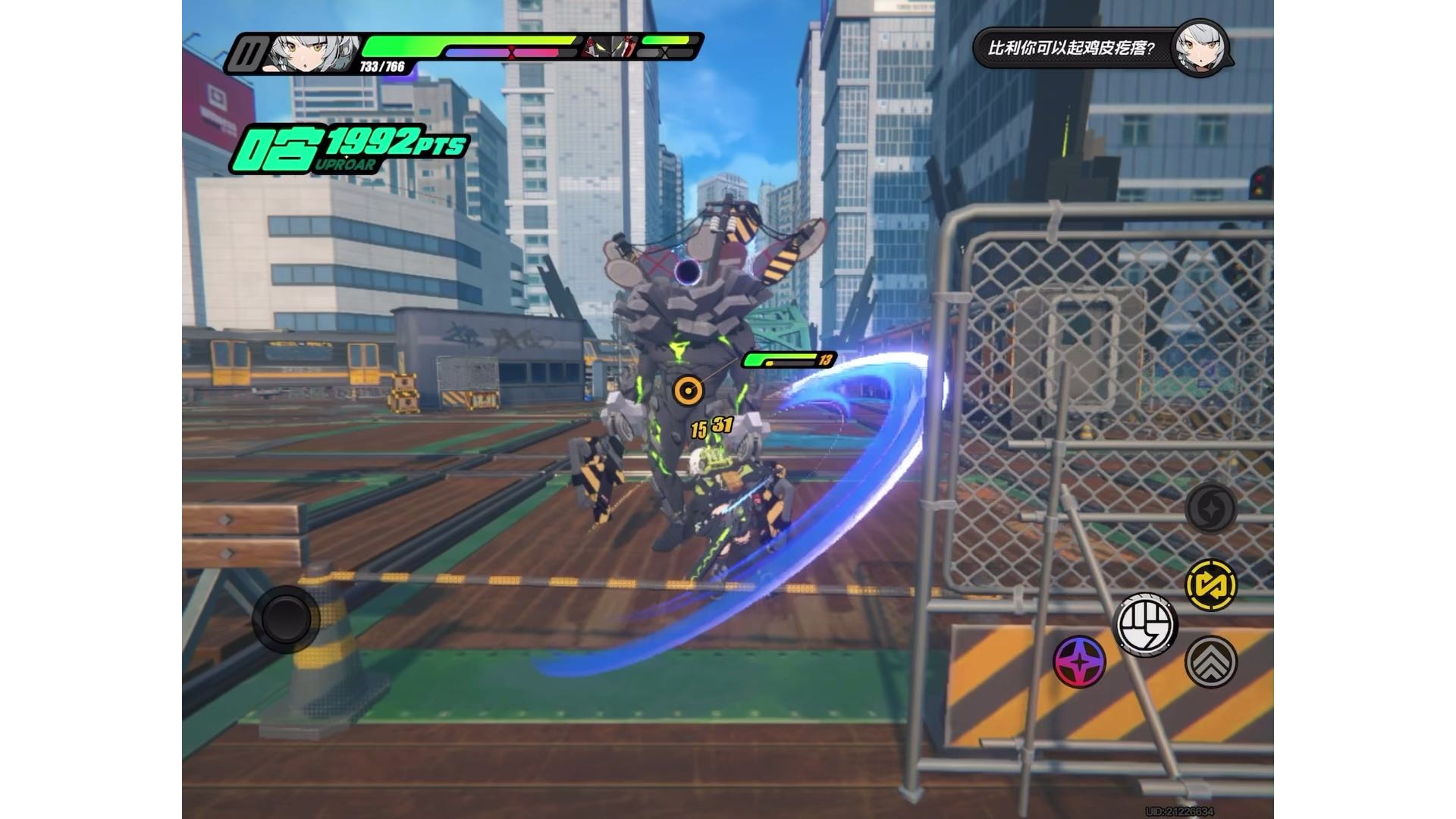The image size is (1456, 819).
Task: Trigger the dodge dash chevron button
Action: coord(1211,662)
